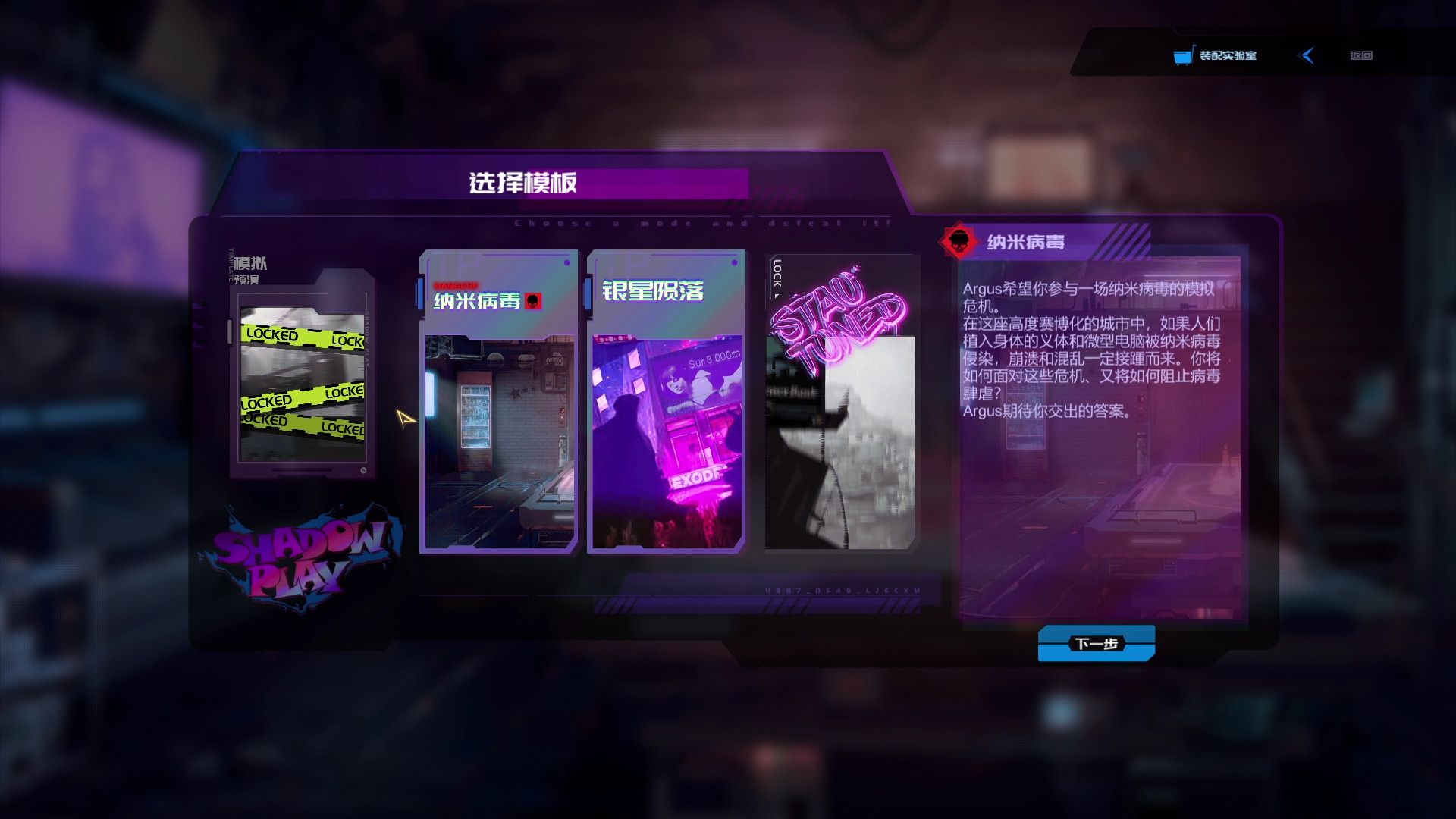Click the purple dot indicator on 纳米病毒 card
This screenshot has height=819, width=1456.
click(x=567, y=262)
